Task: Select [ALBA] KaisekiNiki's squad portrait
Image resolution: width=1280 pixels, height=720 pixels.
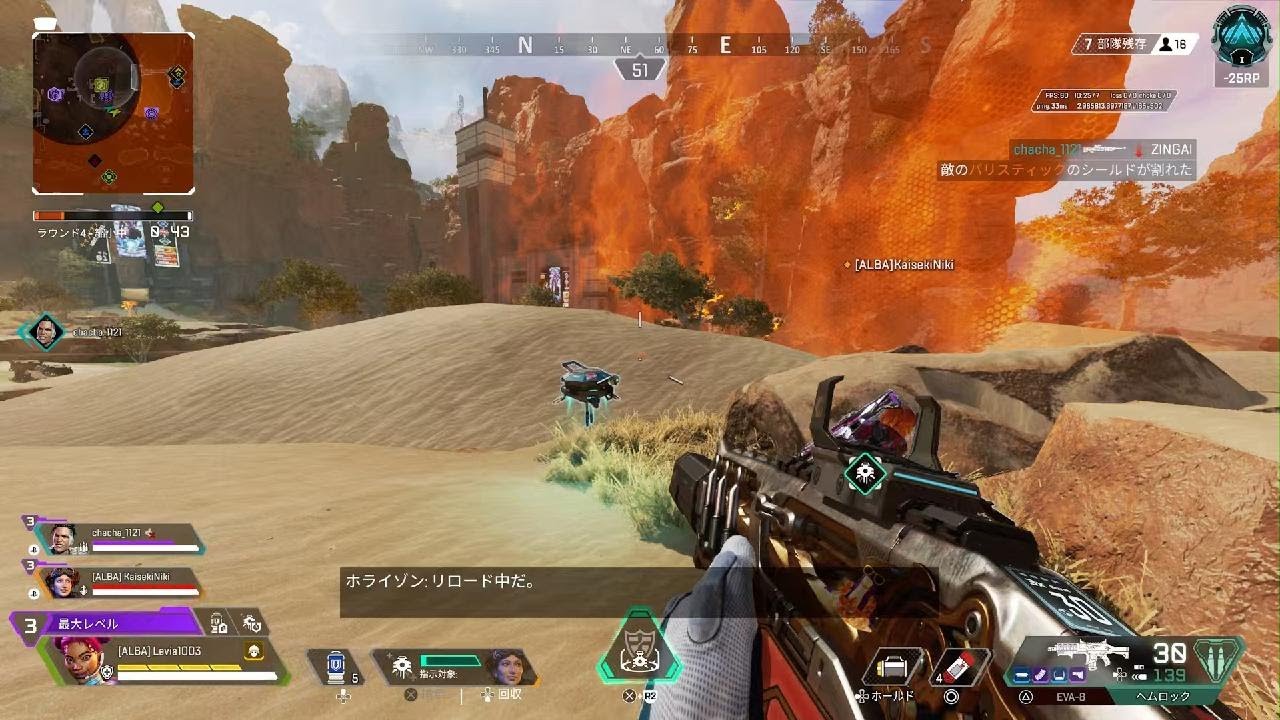Action: (x=61, y=582)
